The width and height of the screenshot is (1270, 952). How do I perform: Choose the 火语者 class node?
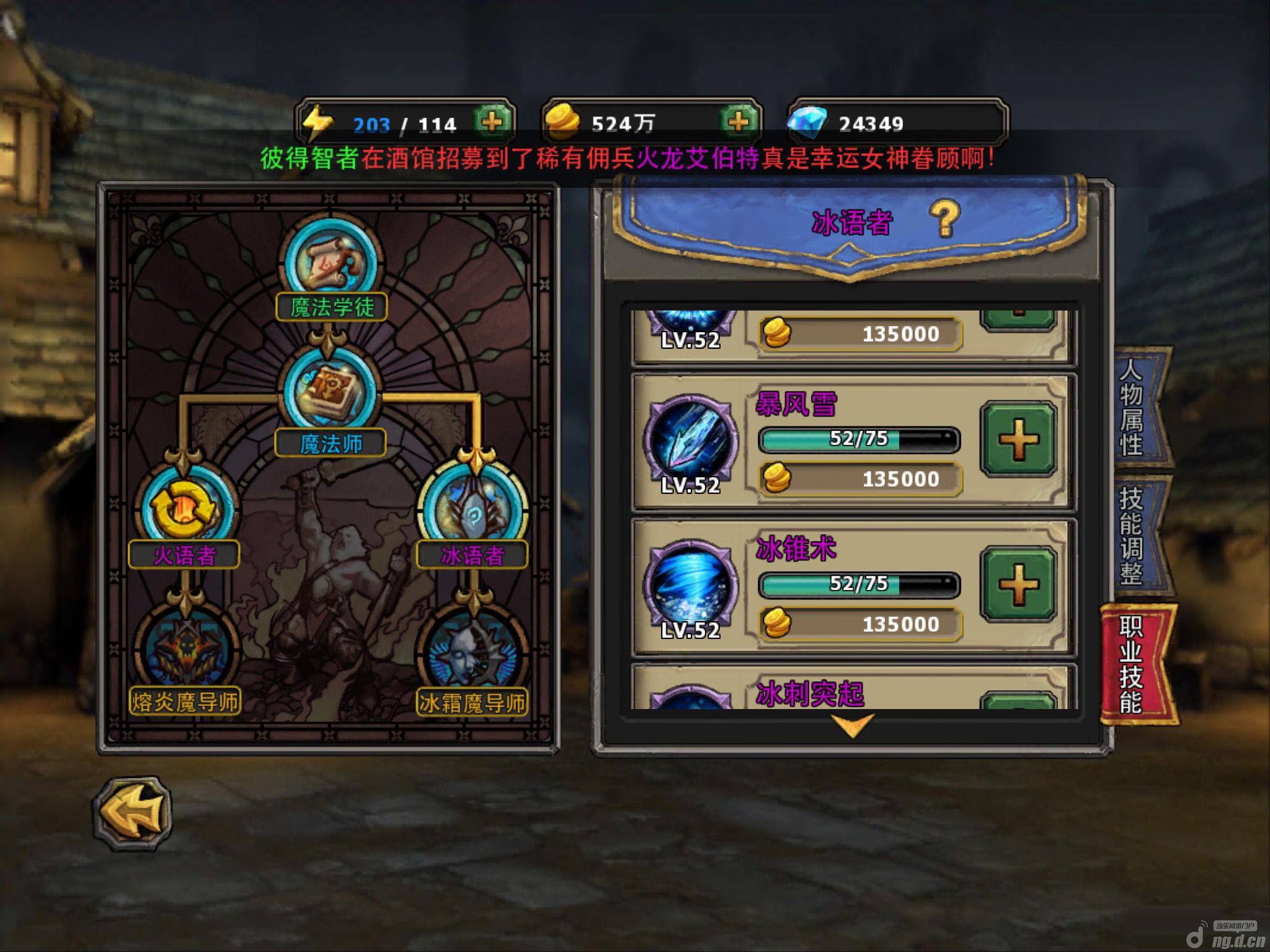pyautogui.click(x=185, y=509)
